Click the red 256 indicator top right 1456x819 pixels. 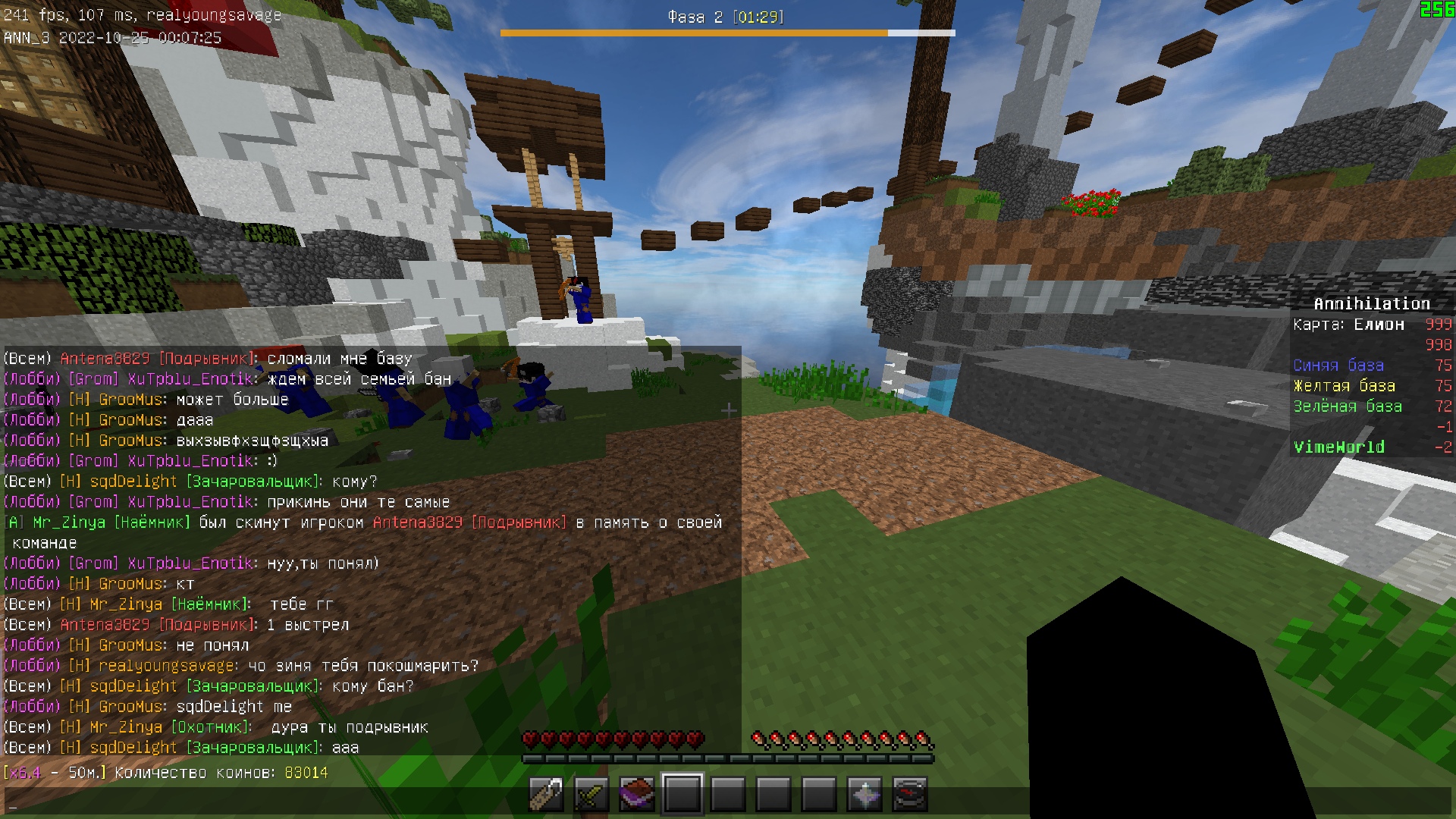tap(1436, 11)
